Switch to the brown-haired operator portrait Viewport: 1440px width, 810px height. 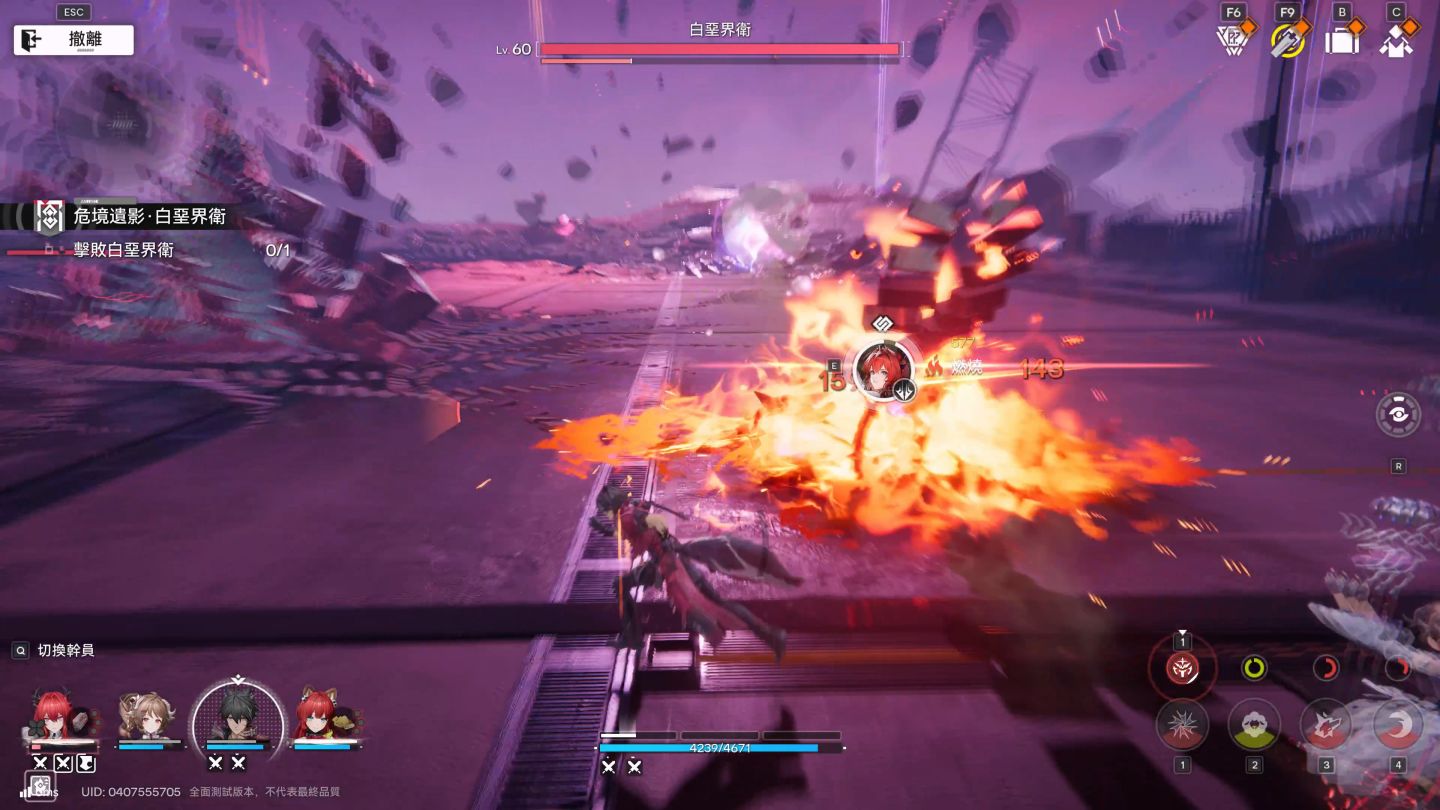[147, 717]
